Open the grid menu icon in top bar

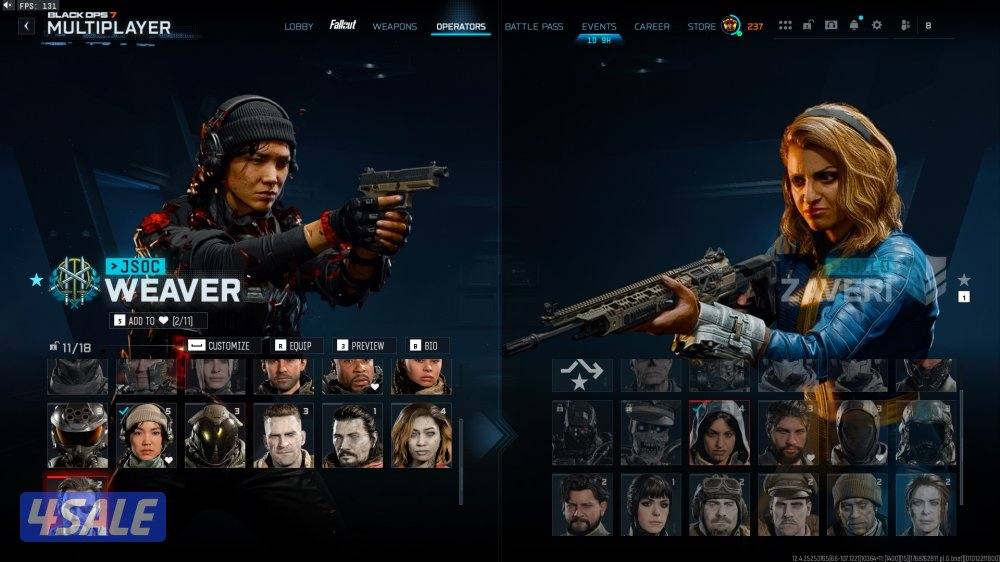(x=785, y=25)
